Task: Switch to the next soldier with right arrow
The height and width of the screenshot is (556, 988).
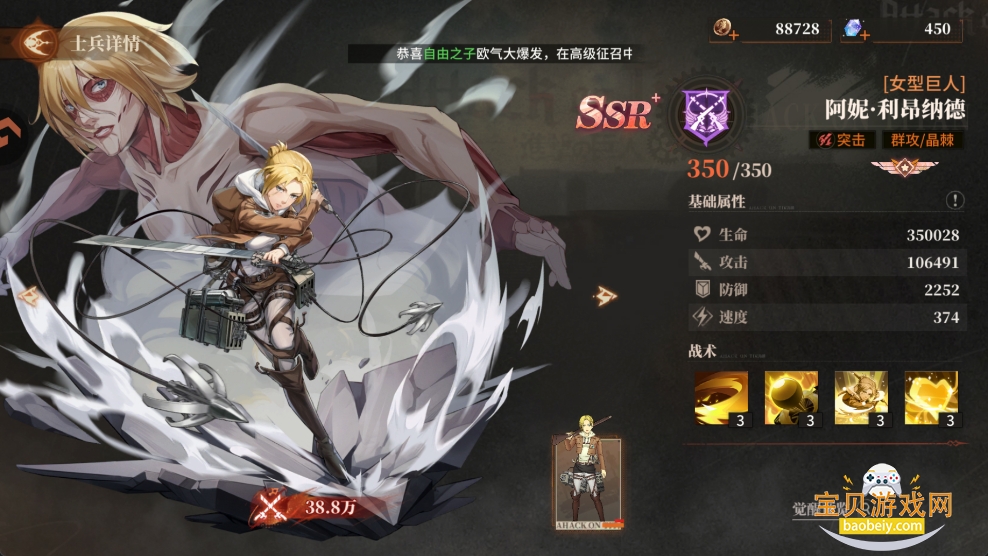Action: (606, 295)
